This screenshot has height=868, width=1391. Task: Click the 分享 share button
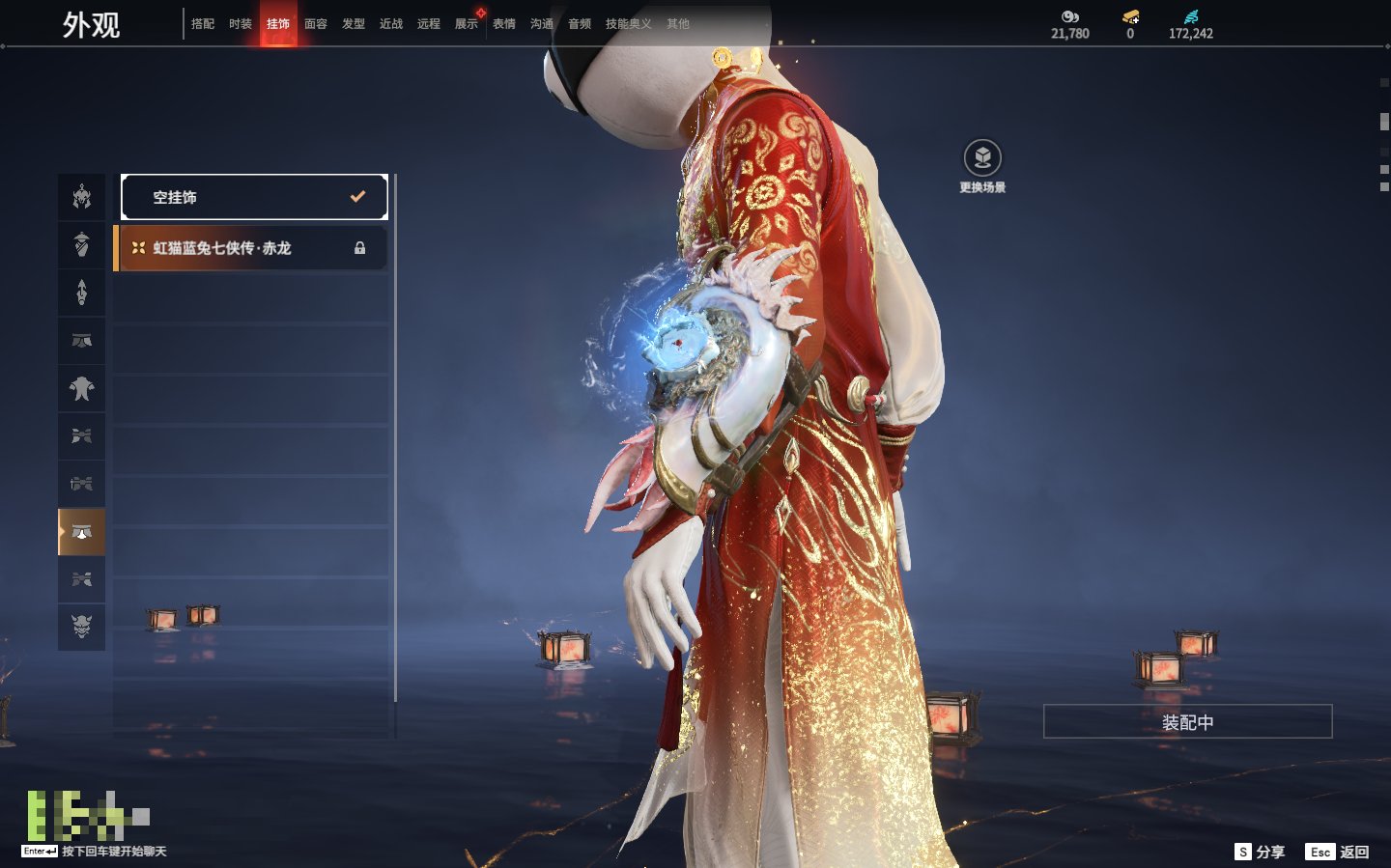pos(1261,852)
